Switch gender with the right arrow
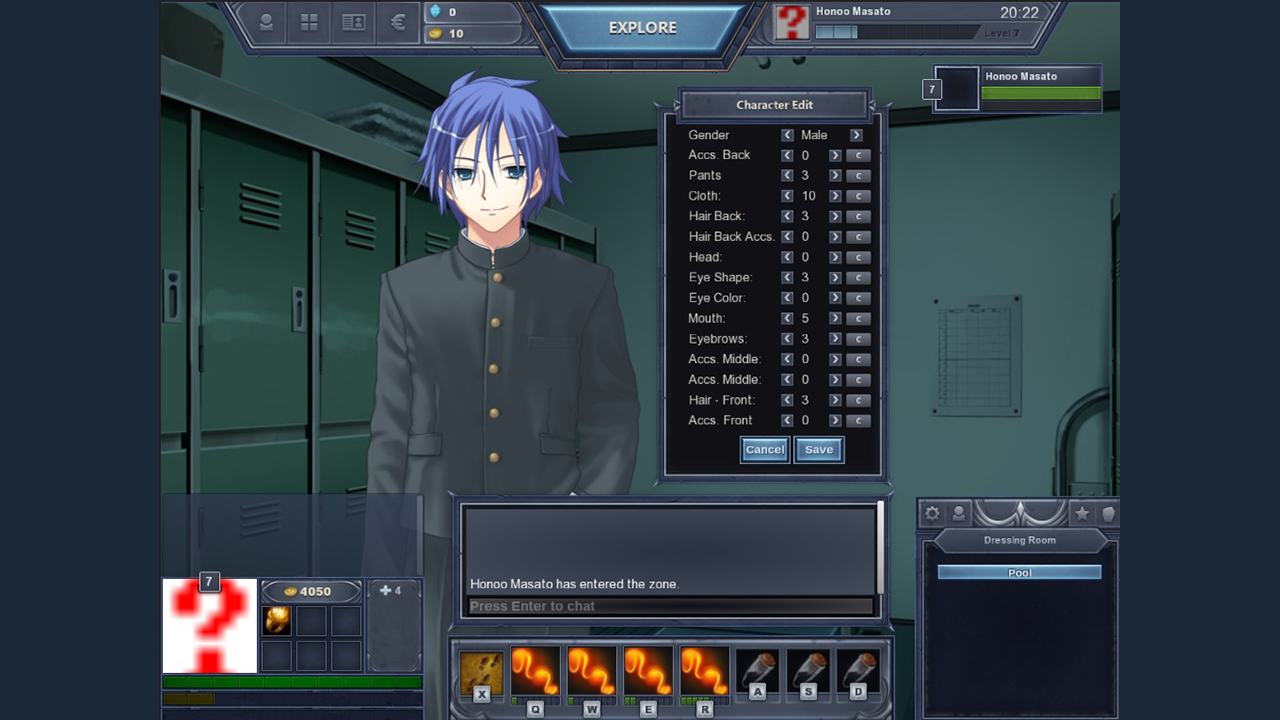Screen dimensions: 1280x720 856,135
